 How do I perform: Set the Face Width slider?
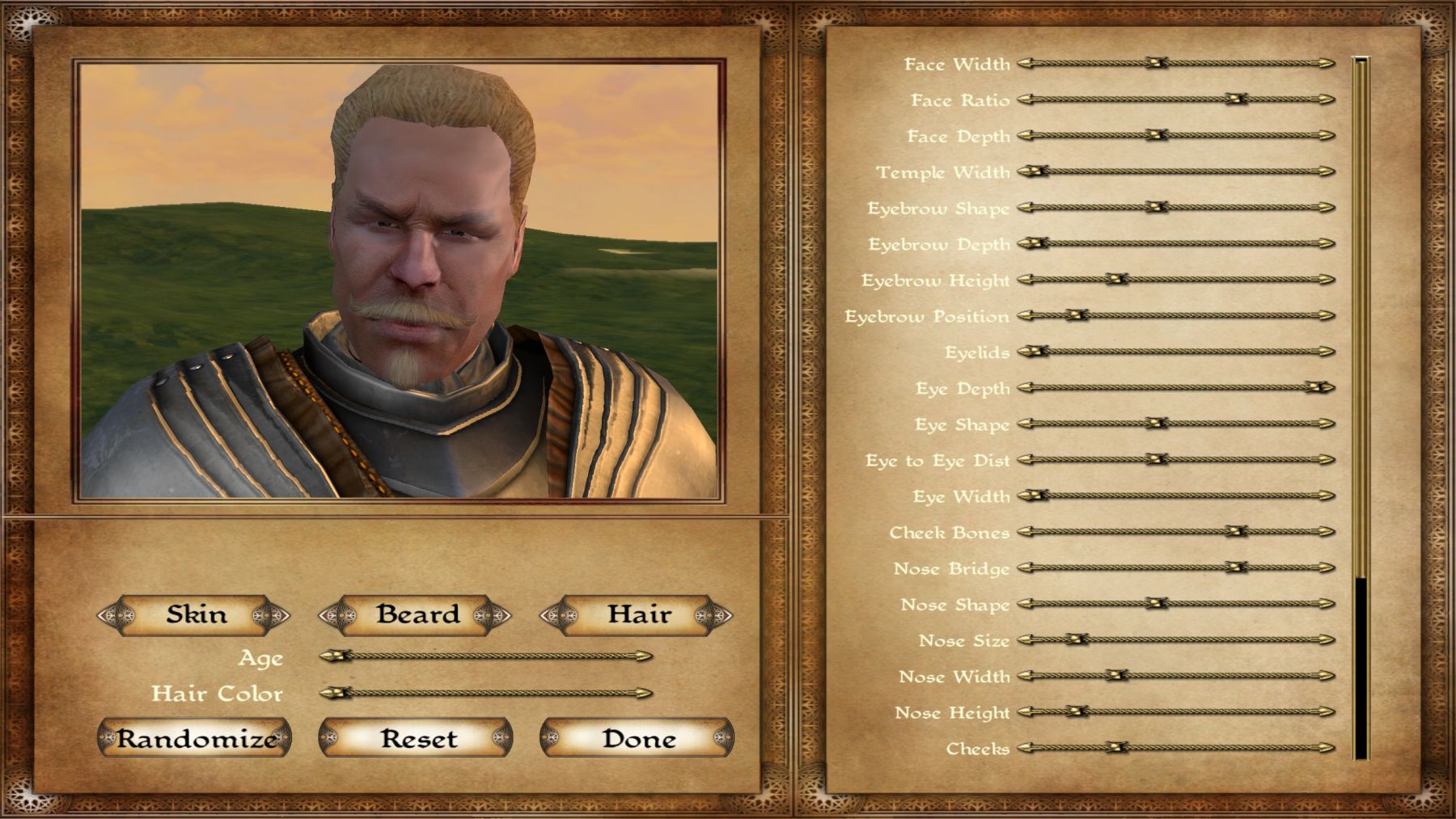(1175, 63)
